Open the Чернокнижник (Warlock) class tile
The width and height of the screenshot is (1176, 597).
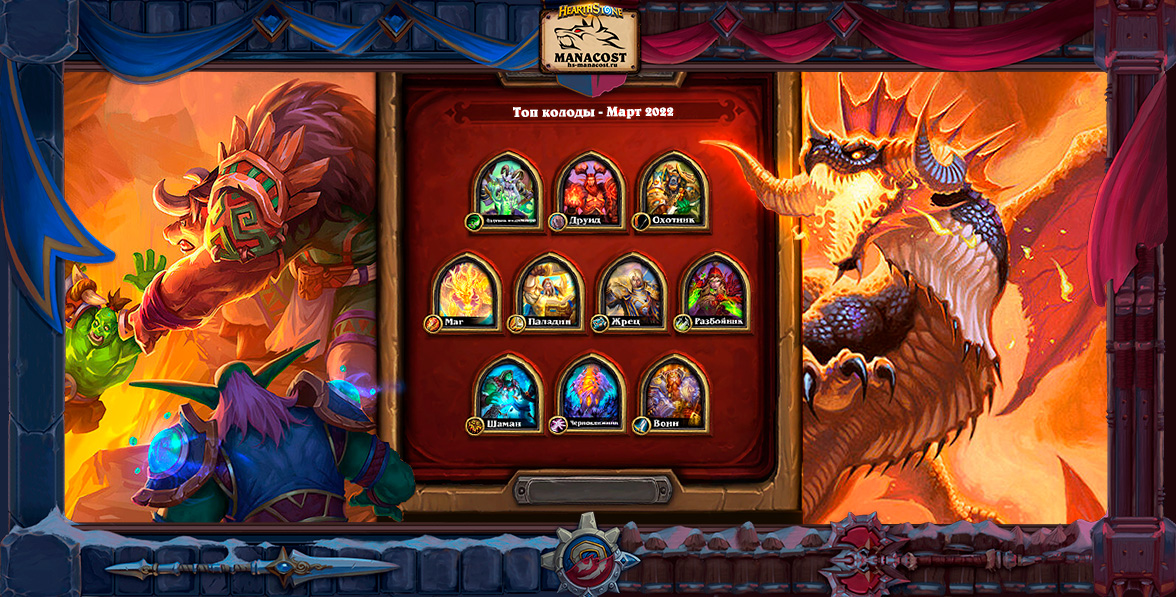(590, 394)
